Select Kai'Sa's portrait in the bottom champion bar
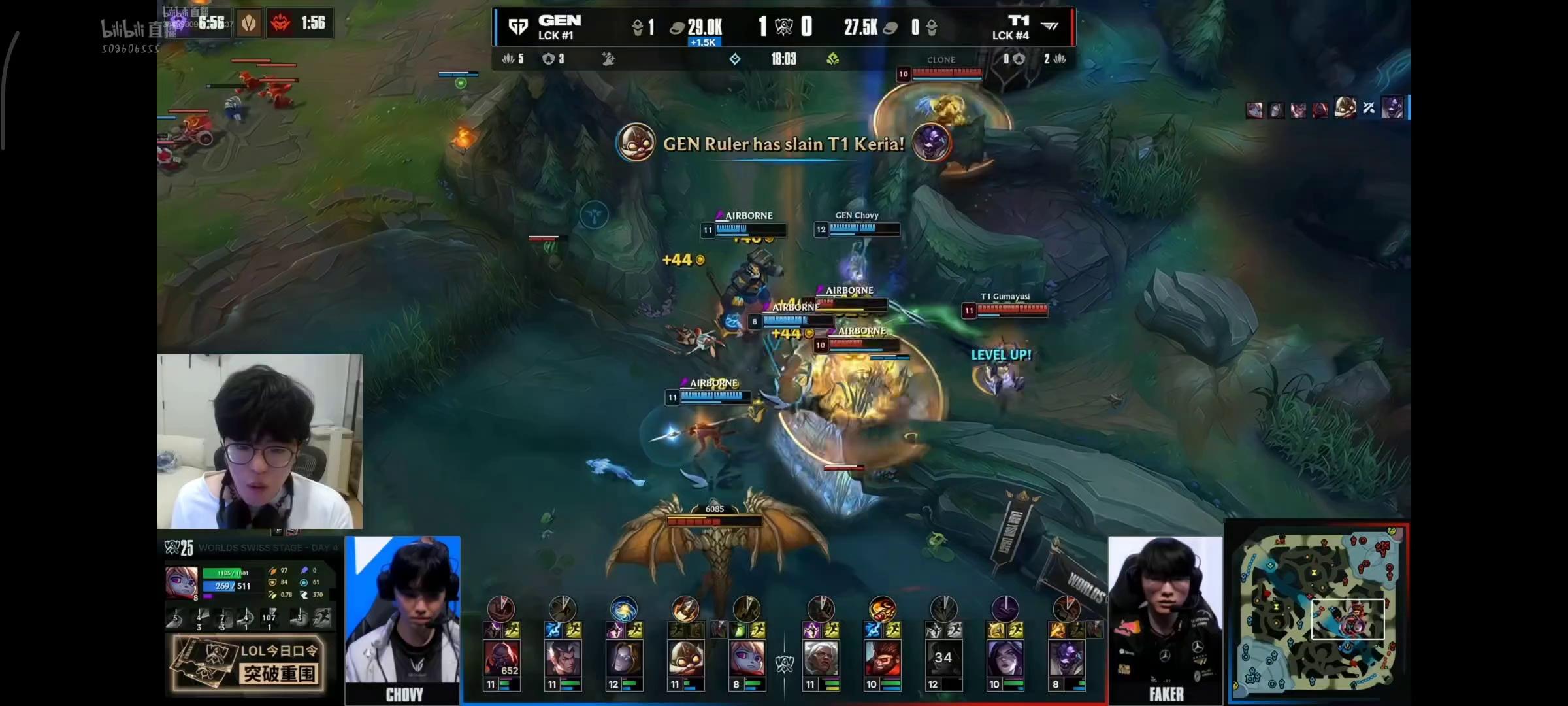 click(1004, 658)
